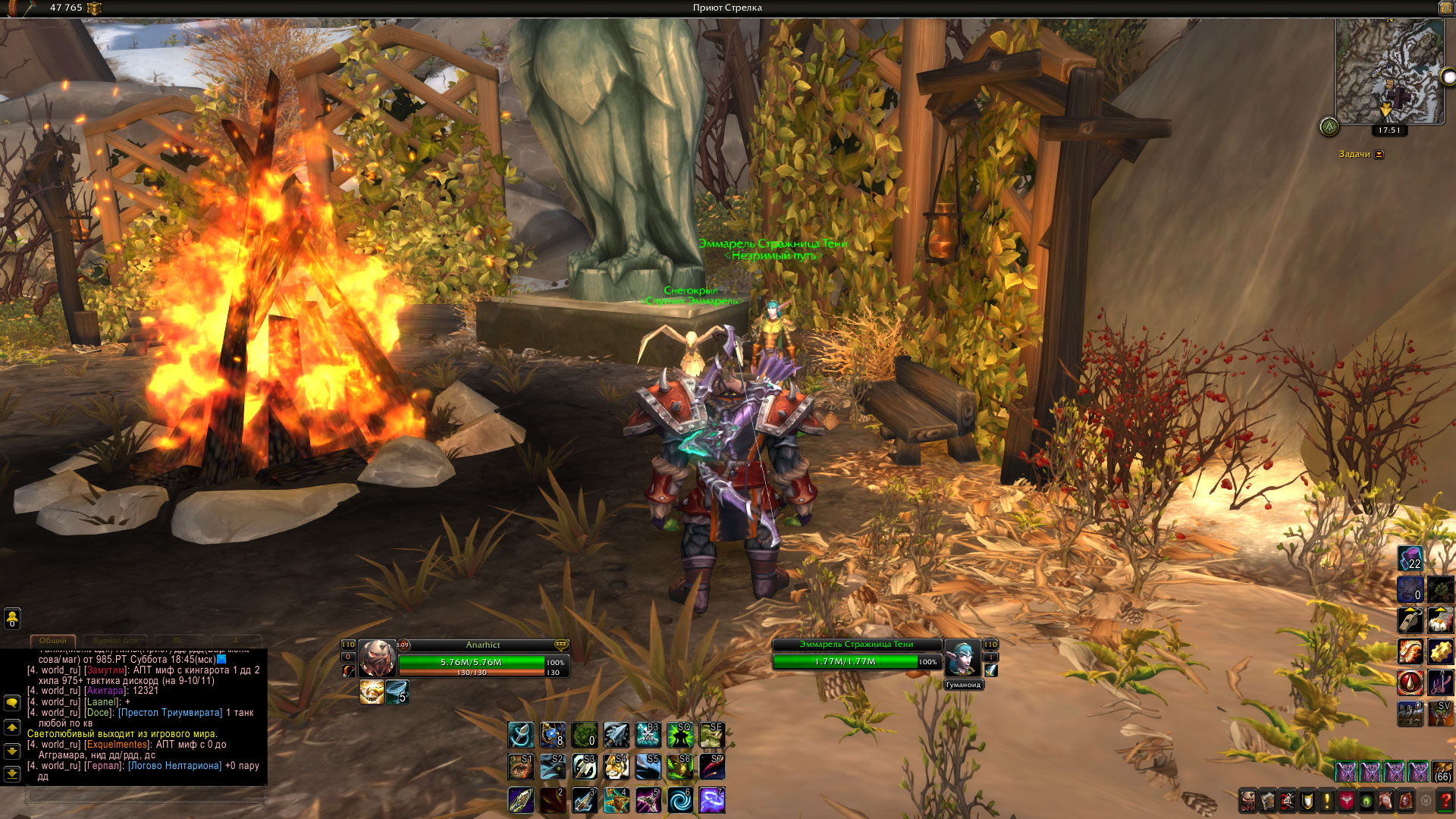This screenshot has width=1456, height=819.
Task: Activate the tiger pet ability on S4
Action: pyautogui.click(x=617, y=767)
